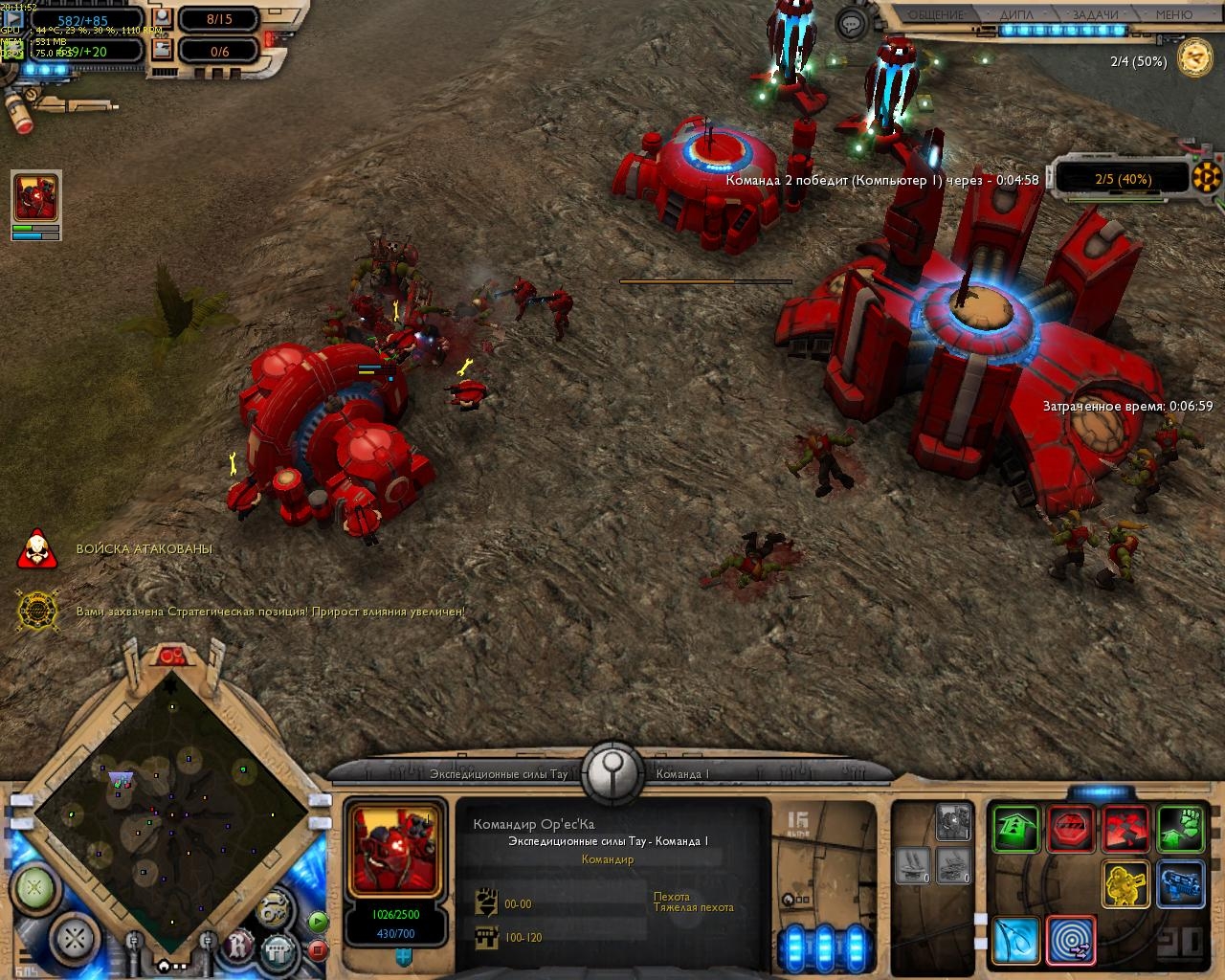Choose the red crossed arrows command
The image size is (1225, 980).
pyautogui.click(x=1126, y=829)
